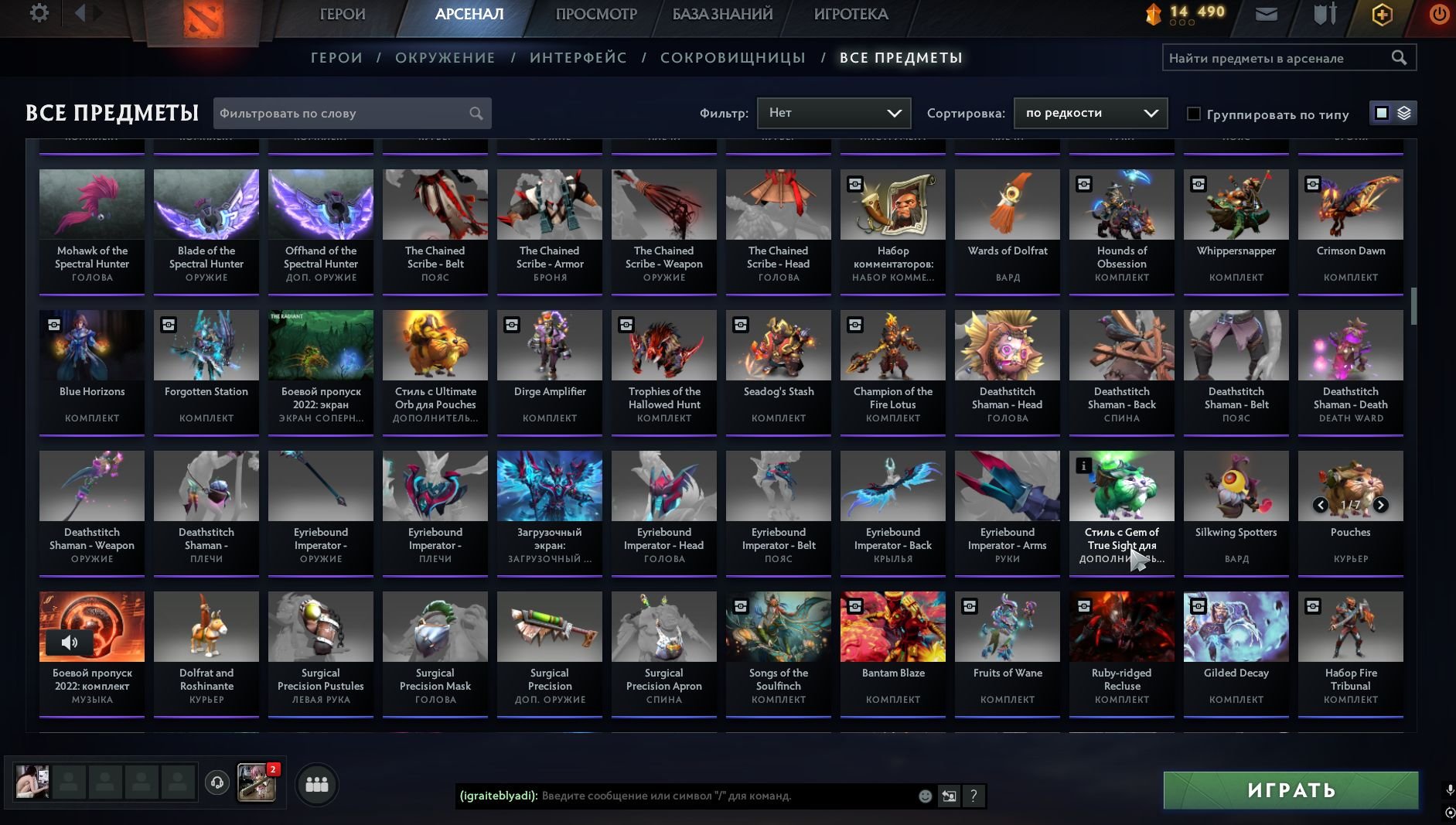Open the mail notifications envelope

point(1267,13)
